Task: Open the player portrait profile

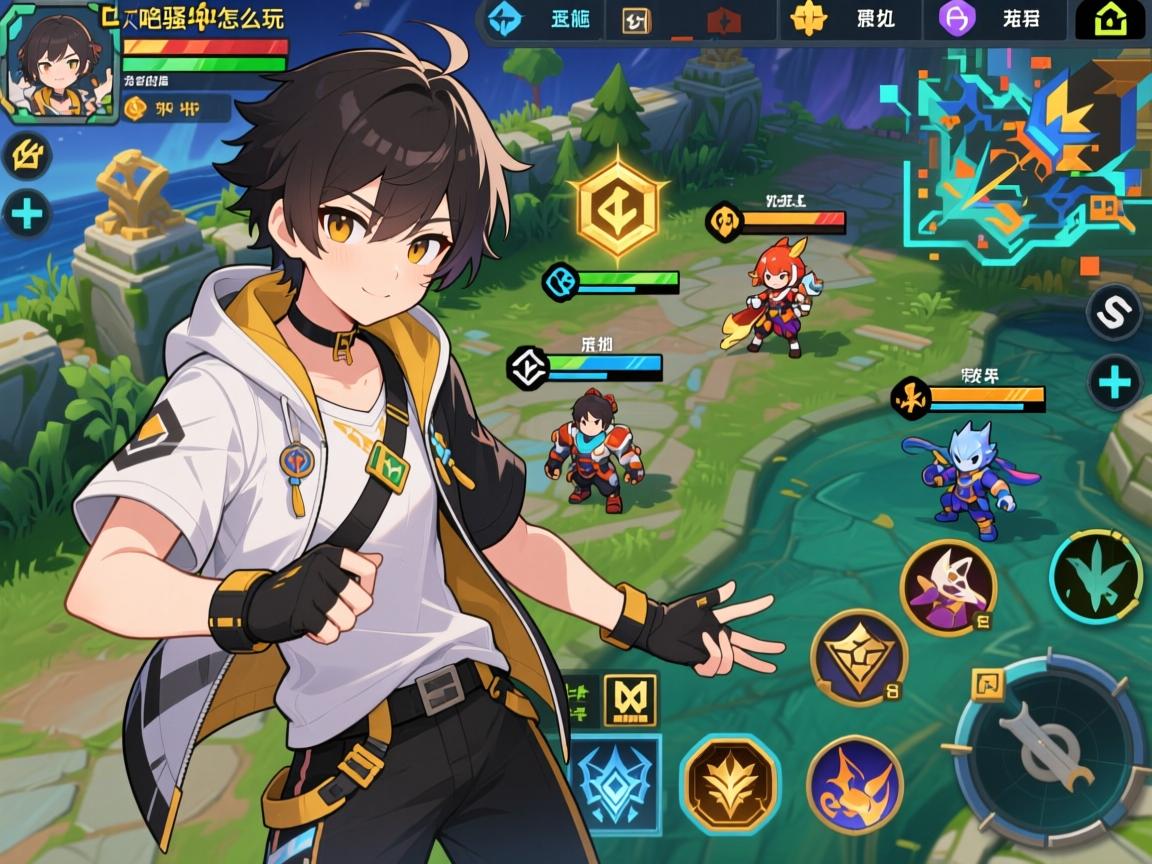Action: click(59, 62)
